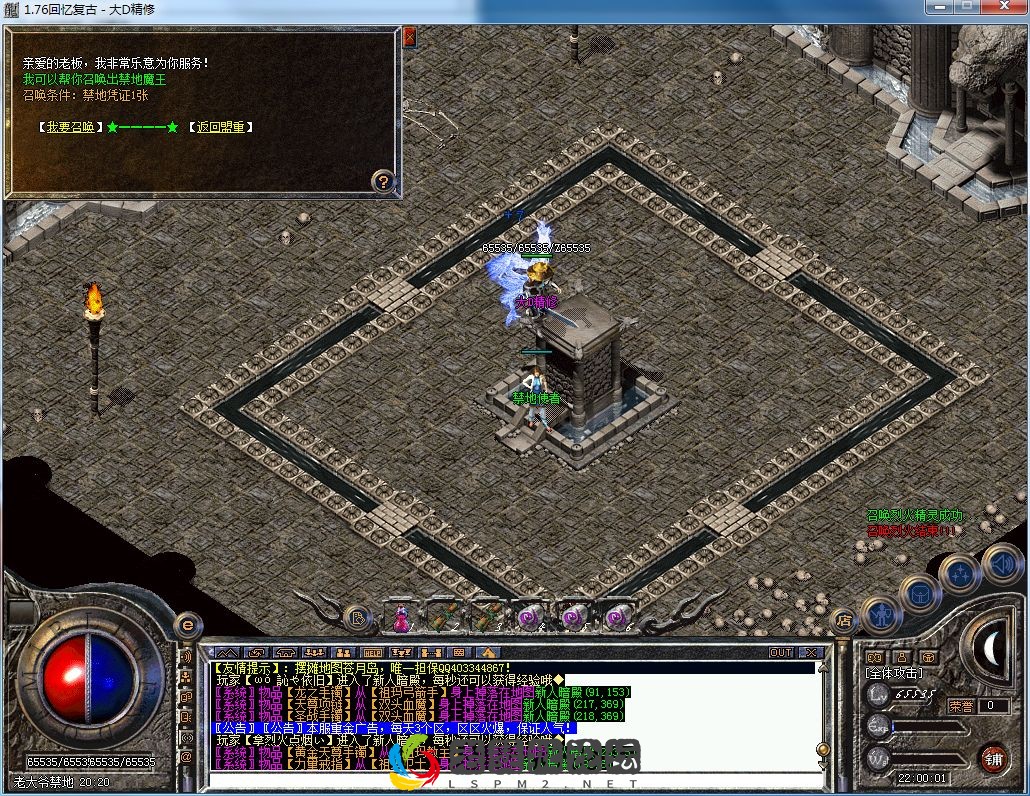The height and width of the screenshot is (796, 1030).
Task: Select the 返回盟重 dialogue link
Action: pos(220,127)
